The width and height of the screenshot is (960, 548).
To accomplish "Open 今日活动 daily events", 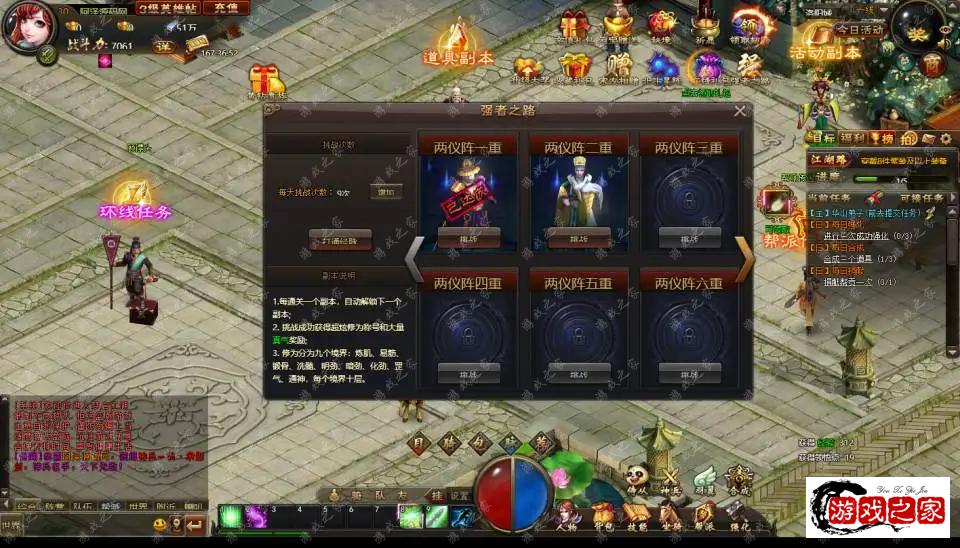I will pos(860,29).
